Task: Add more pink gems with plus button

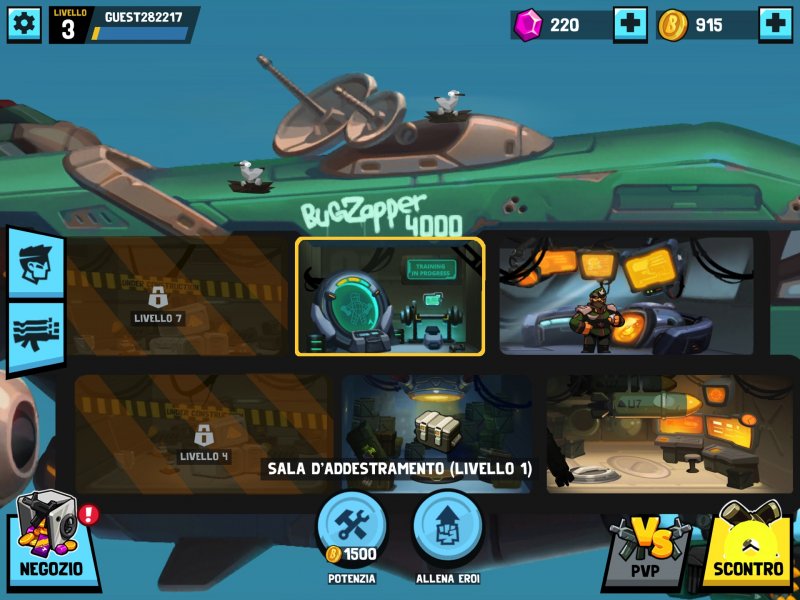Action: [x=630, y=24]
